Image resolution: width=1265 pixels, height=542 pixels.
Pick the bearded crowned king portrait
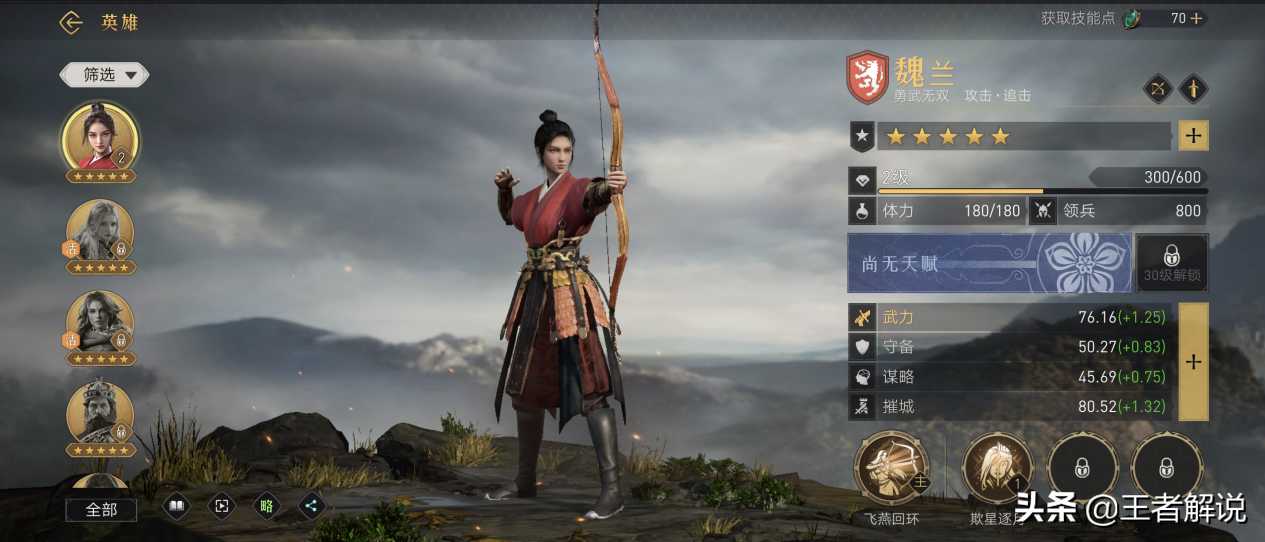100,414
